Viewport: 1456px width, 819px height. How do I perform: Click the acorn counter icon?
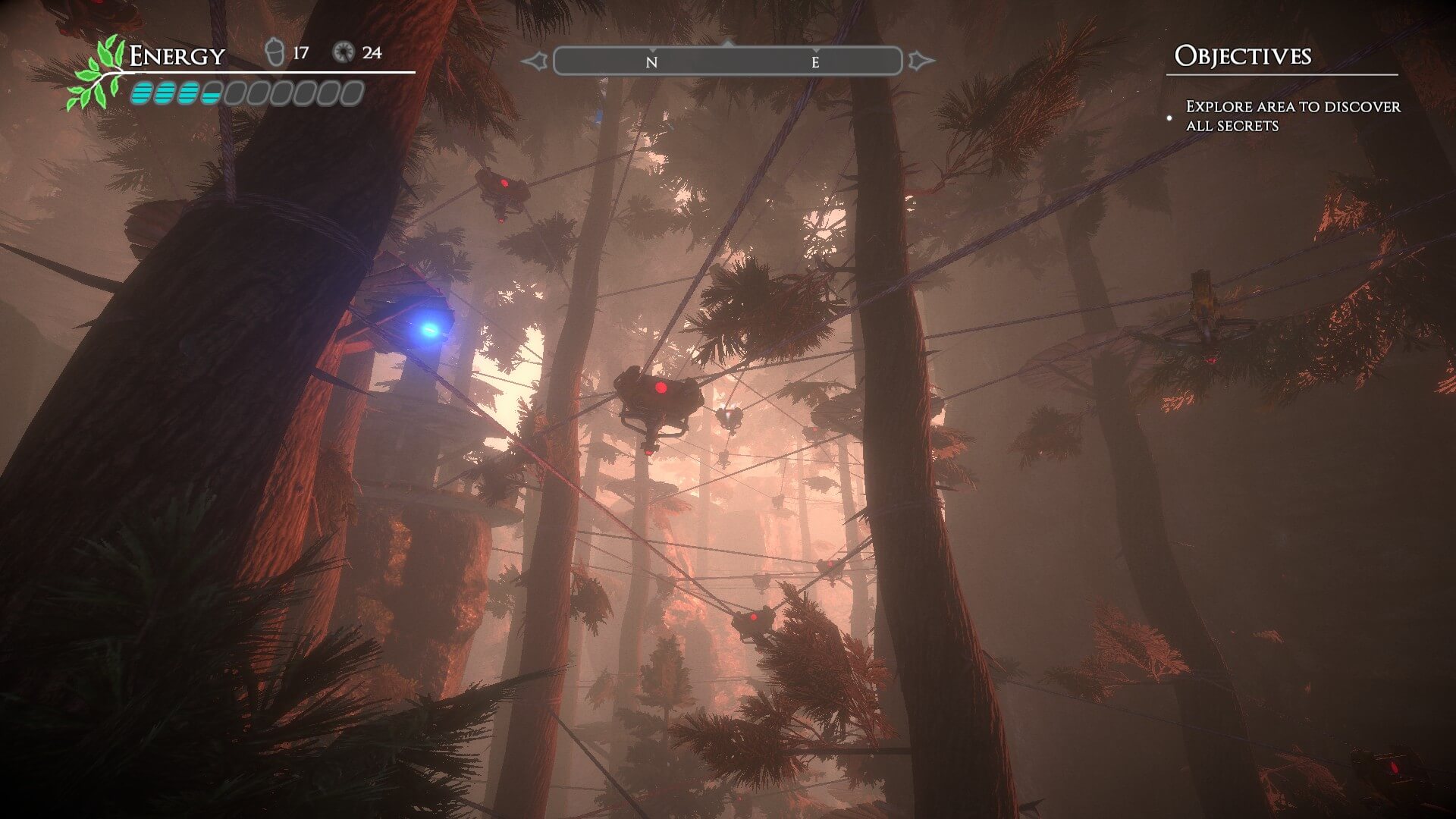pyautogui.click(x=275, y=52)
